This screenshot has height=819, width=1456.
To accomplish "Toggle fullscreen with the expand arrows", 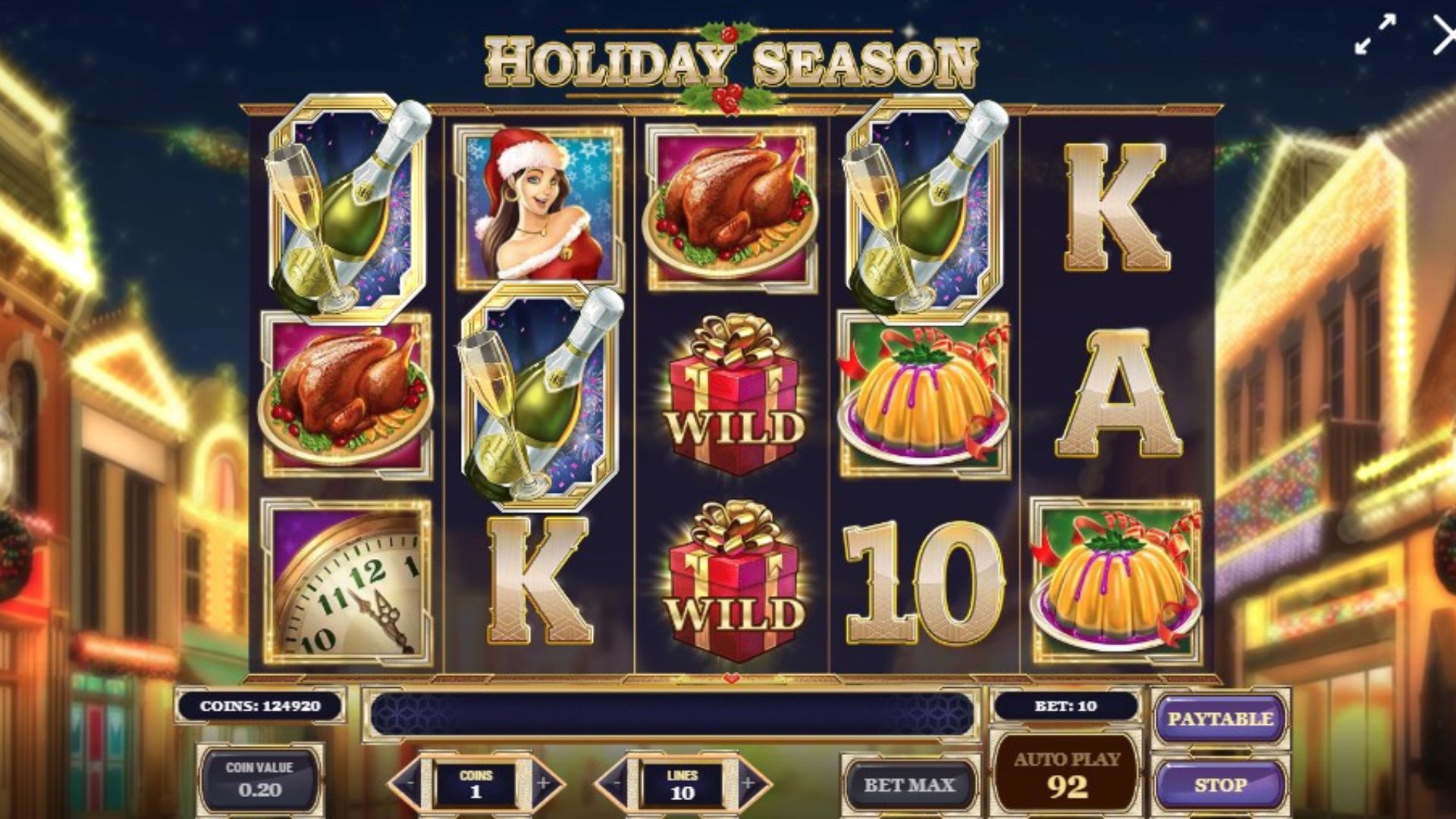I will click(1375, 36).
